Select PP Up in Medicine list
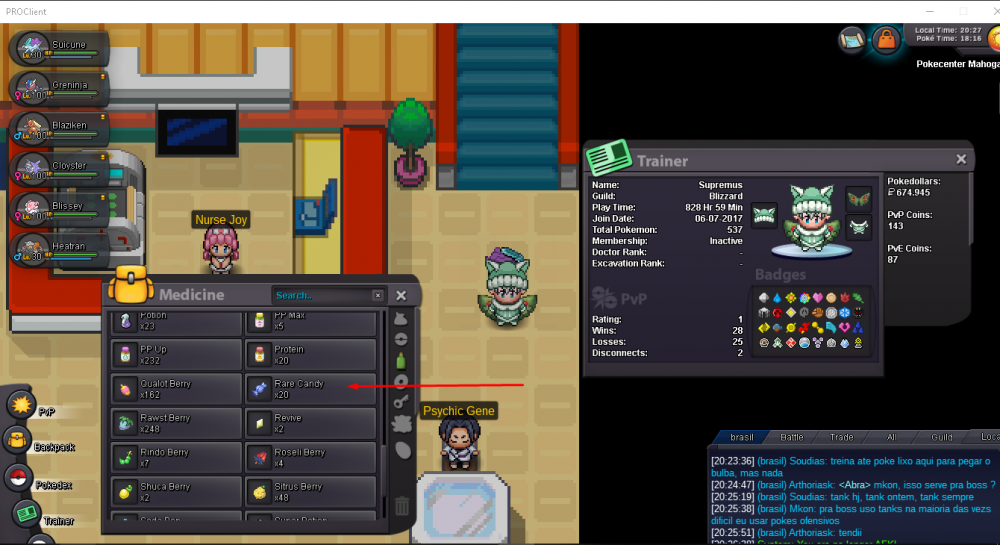This screenshot has height=545, width=1000. coord(176,354)
